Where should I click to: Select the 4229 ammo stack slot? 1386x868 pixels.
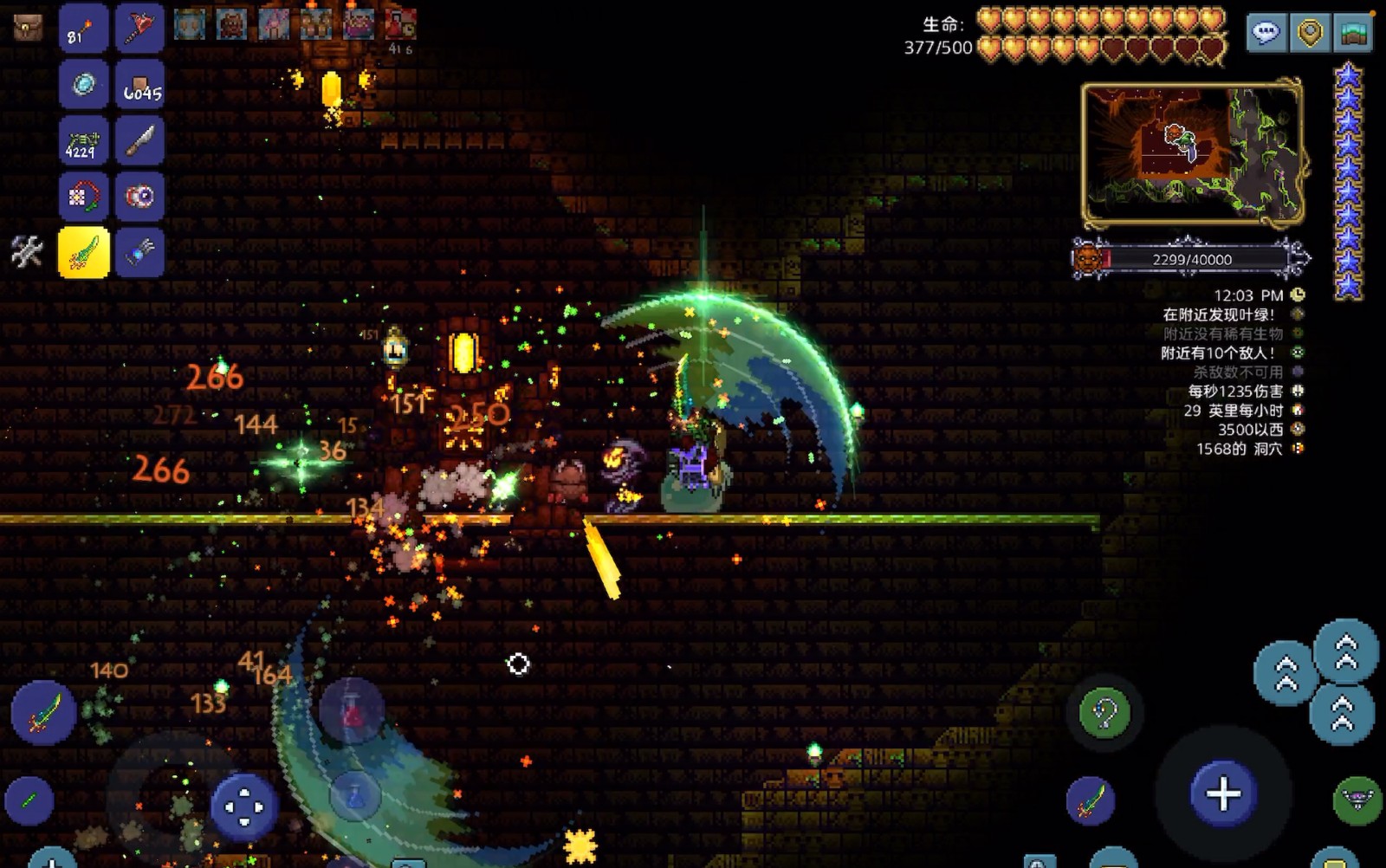coord(83,141)
